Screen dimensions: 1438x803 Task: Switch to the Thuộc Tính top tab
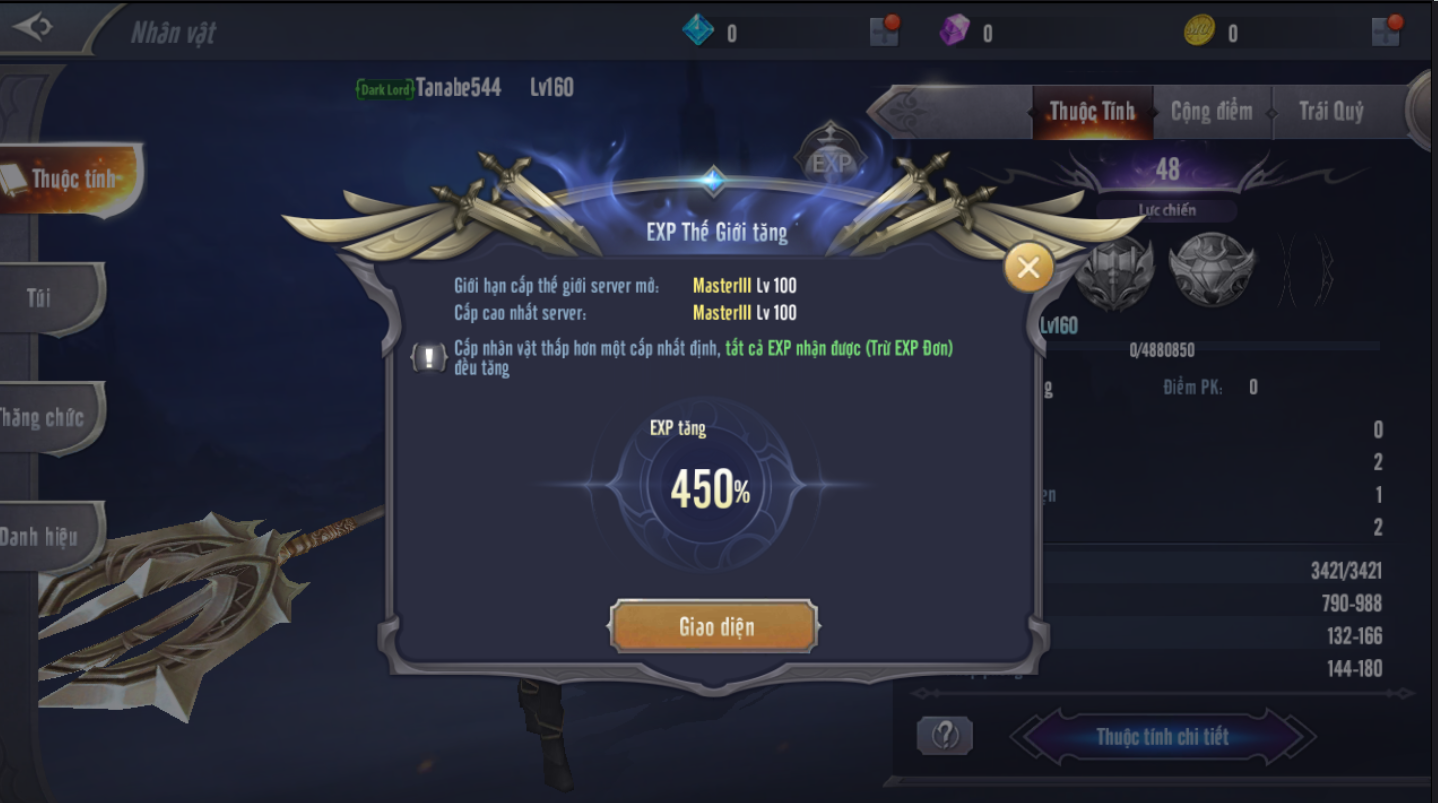1092,111
